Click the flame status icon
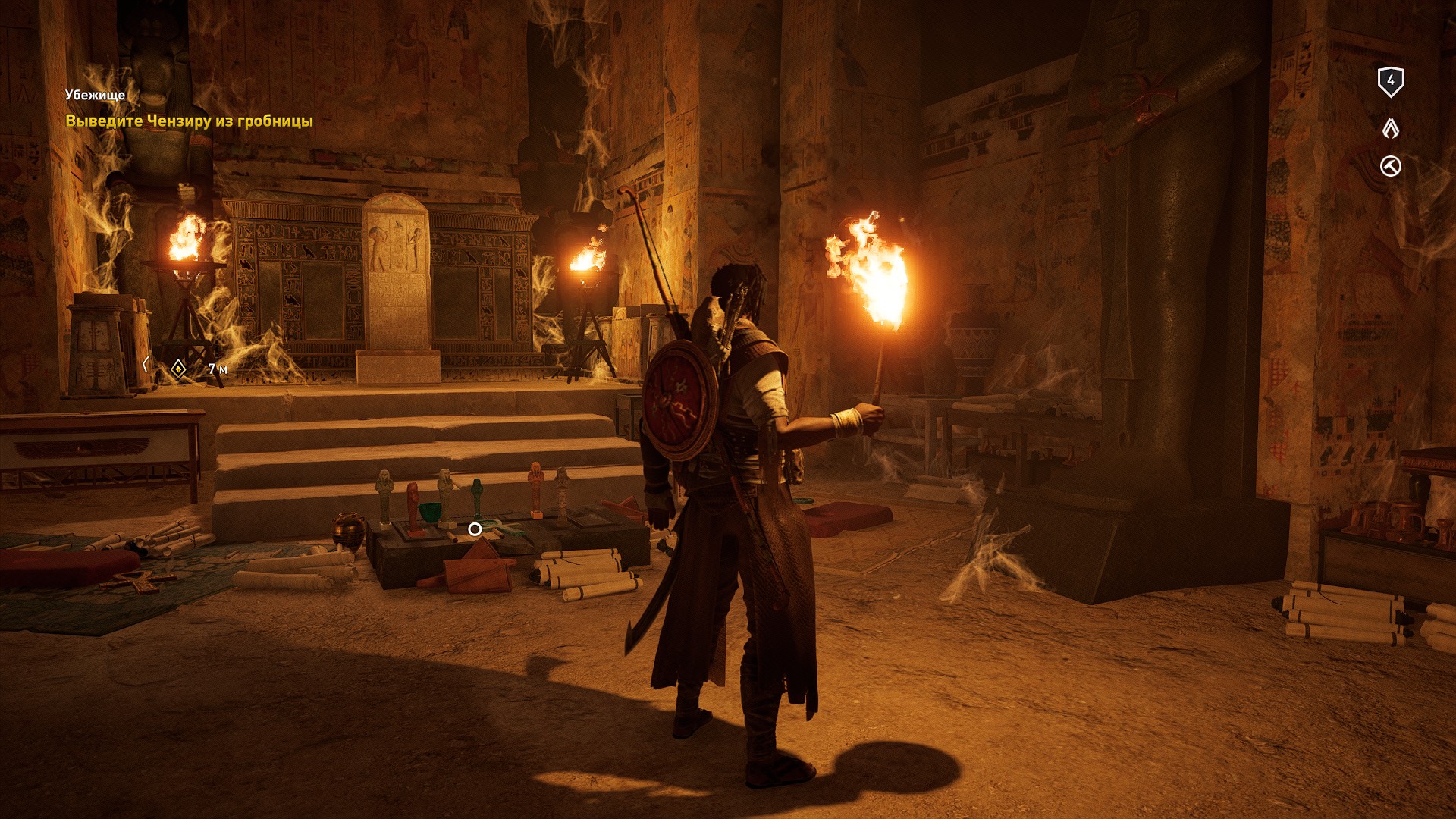1456x819 pixels. (x=1390, y=128)
